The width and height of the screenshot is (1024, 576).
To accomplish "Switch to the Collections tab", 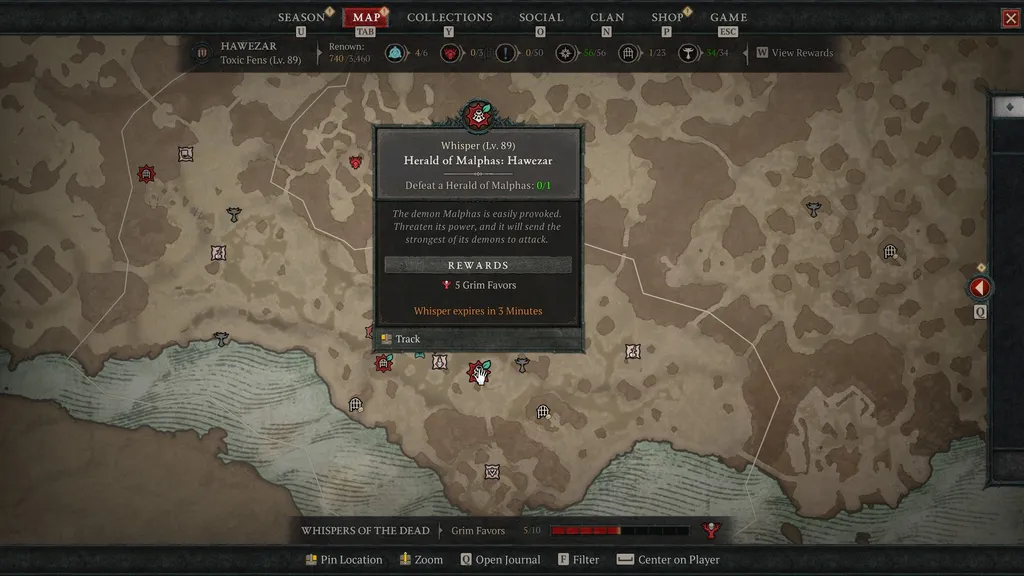I will [x=449, y=18].
